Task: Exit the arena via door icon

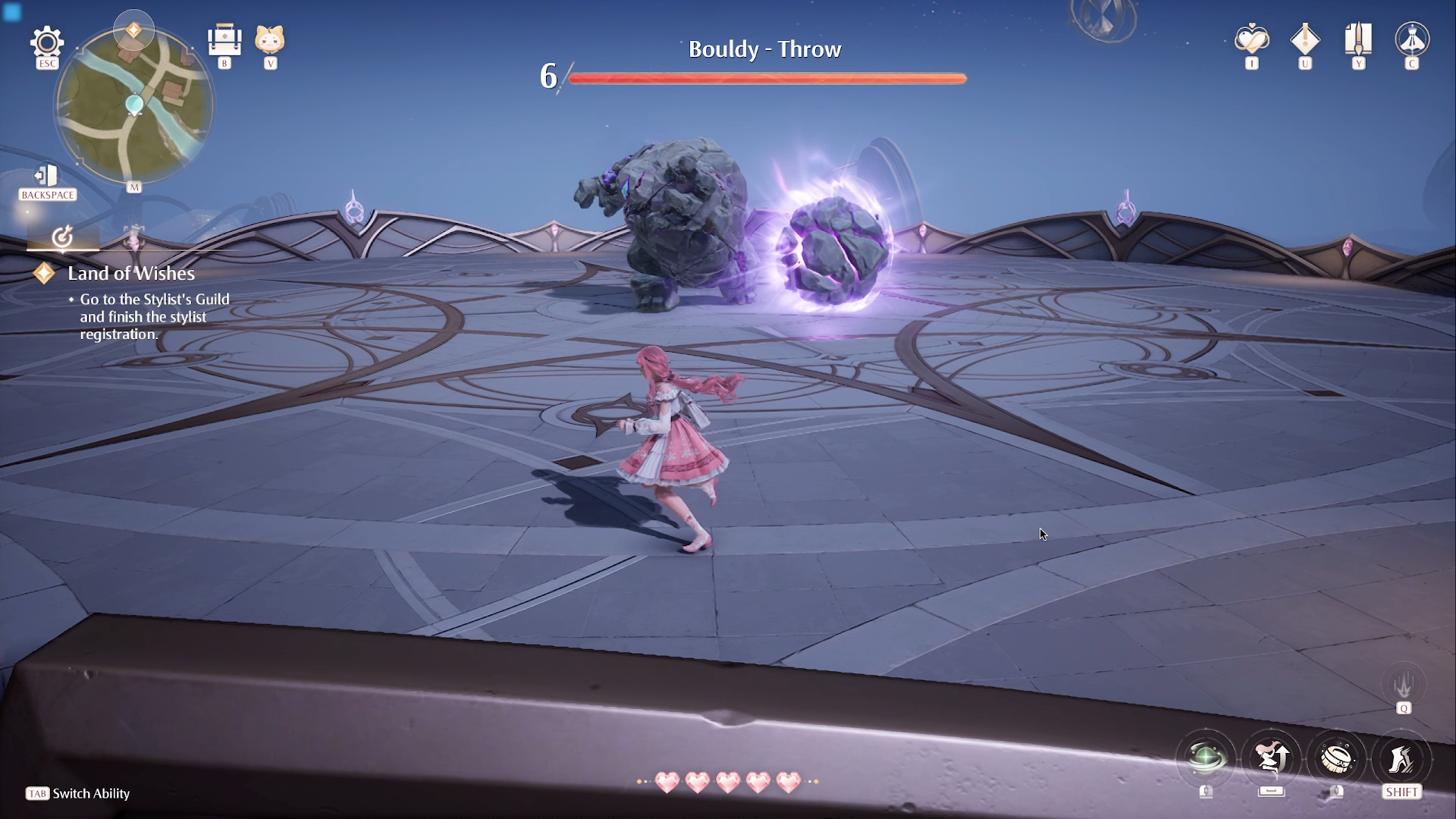Action: [47, 176]
